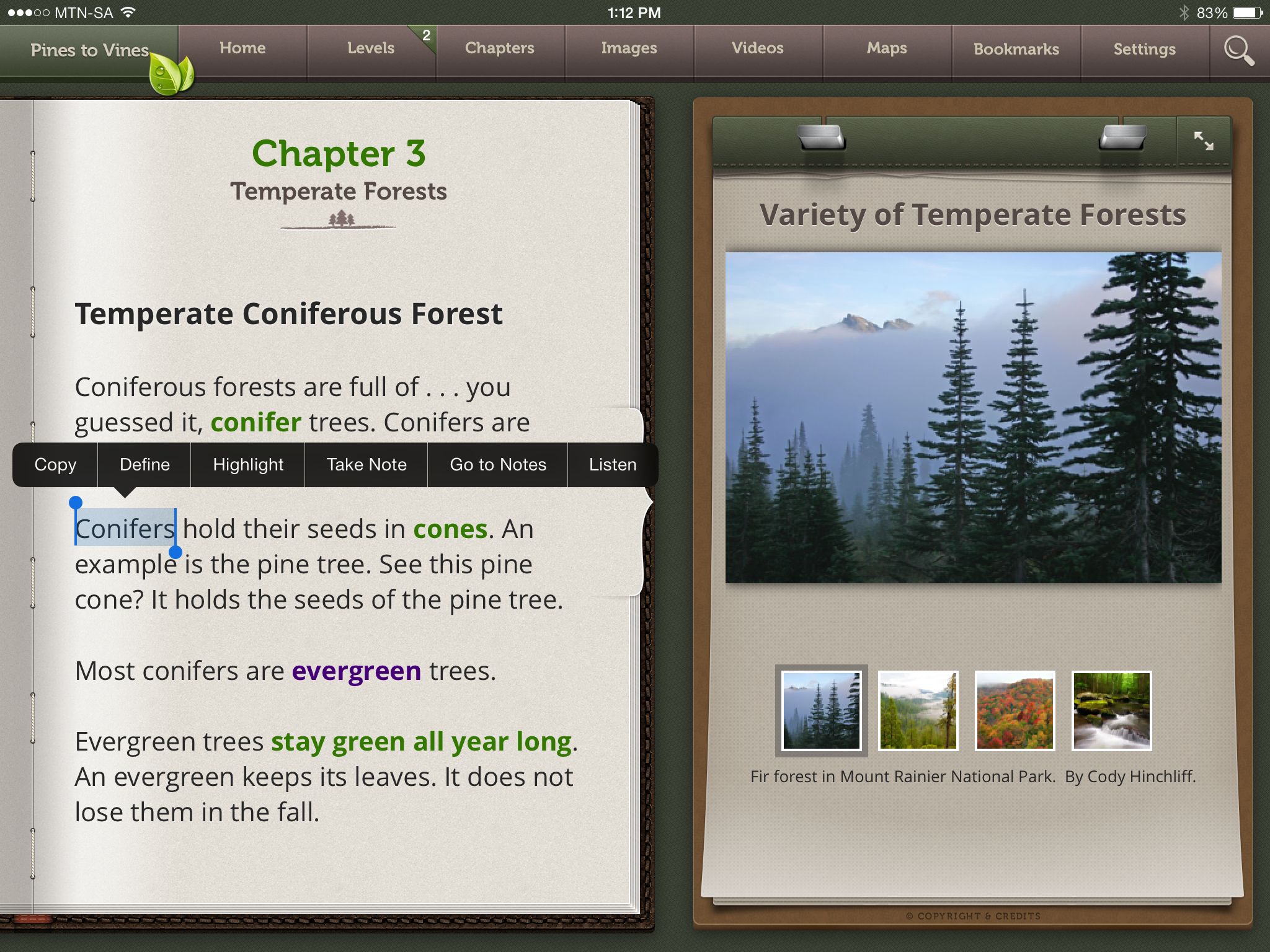
Task: Click the magnifying glass search icon
Action: point(1238,50)
